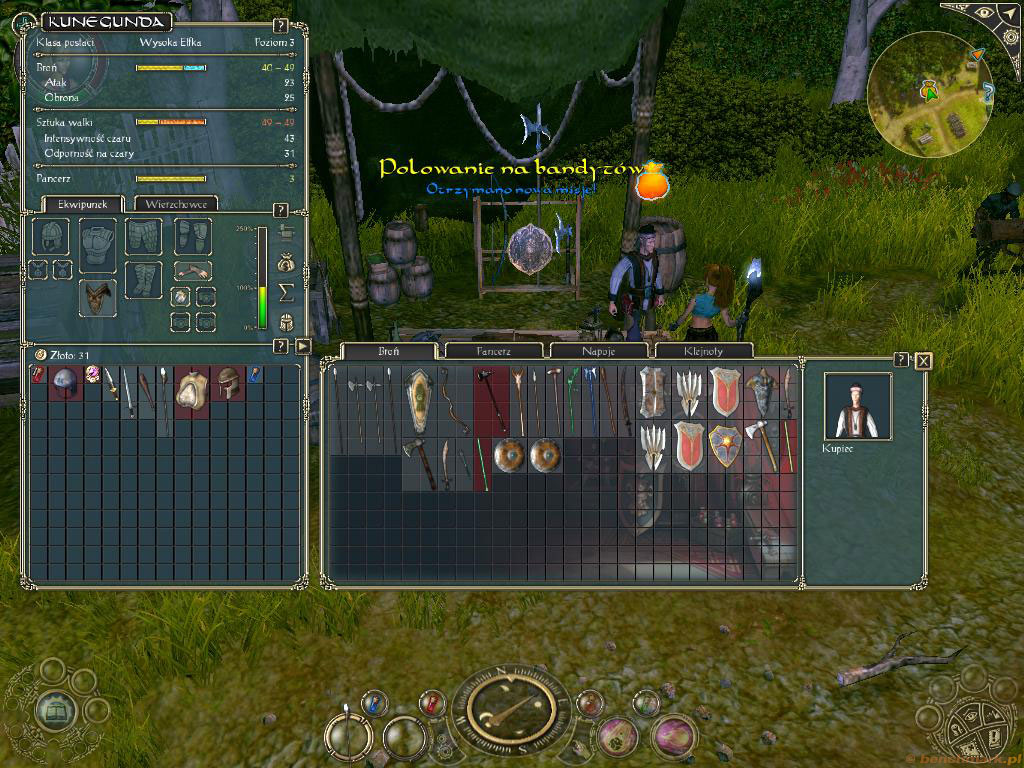Pick the sun-emblem shield from merchant
This screenshot has height=768, width=1024.
[725, 447]
